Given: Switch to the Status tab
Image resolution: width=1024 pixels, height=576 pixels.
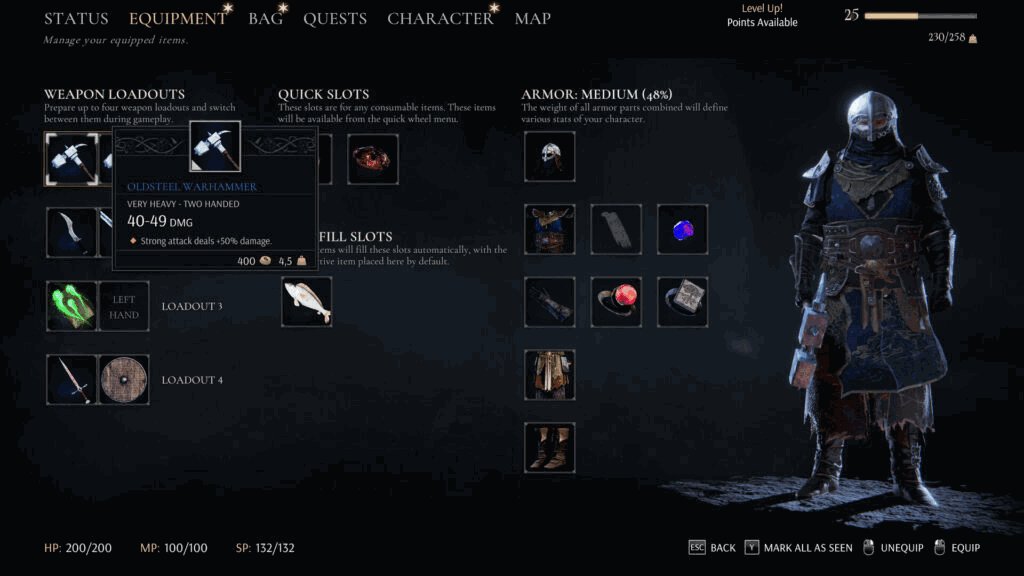Looking at the screenshot, I should point(76,19).
